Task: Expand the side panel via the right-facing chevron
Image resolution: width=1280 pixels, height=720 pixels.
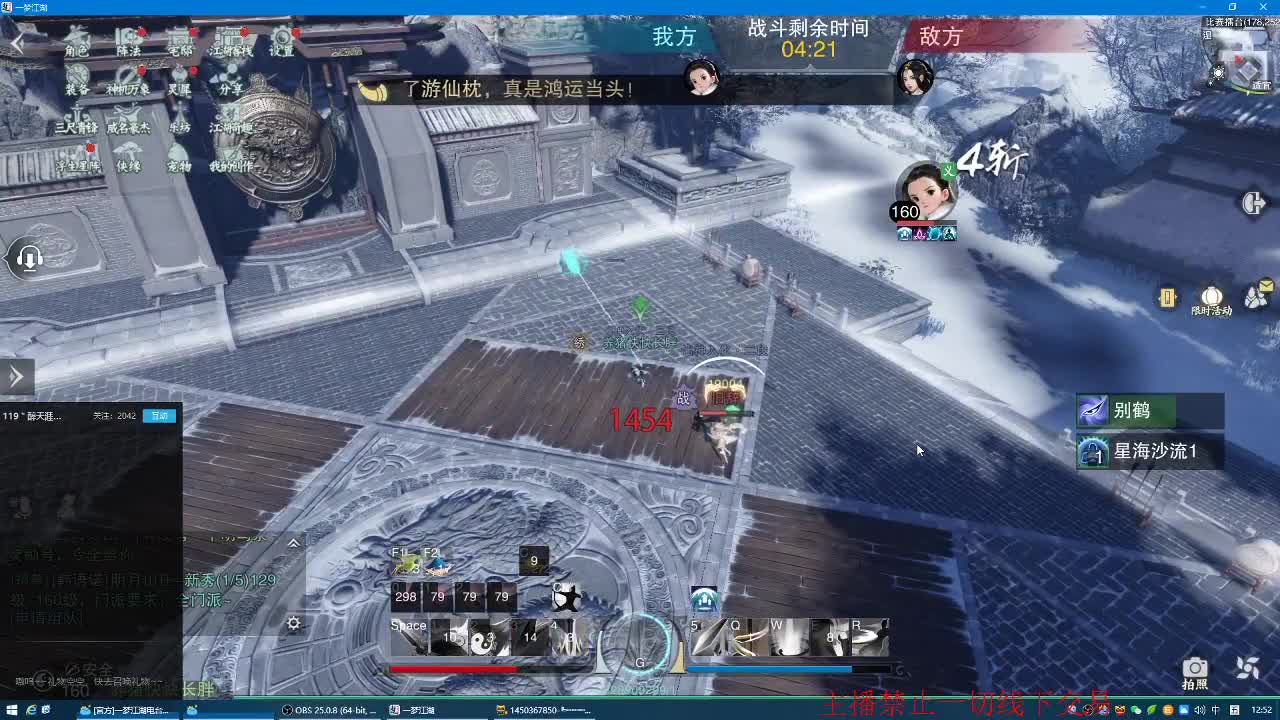Action: (14, 376)
